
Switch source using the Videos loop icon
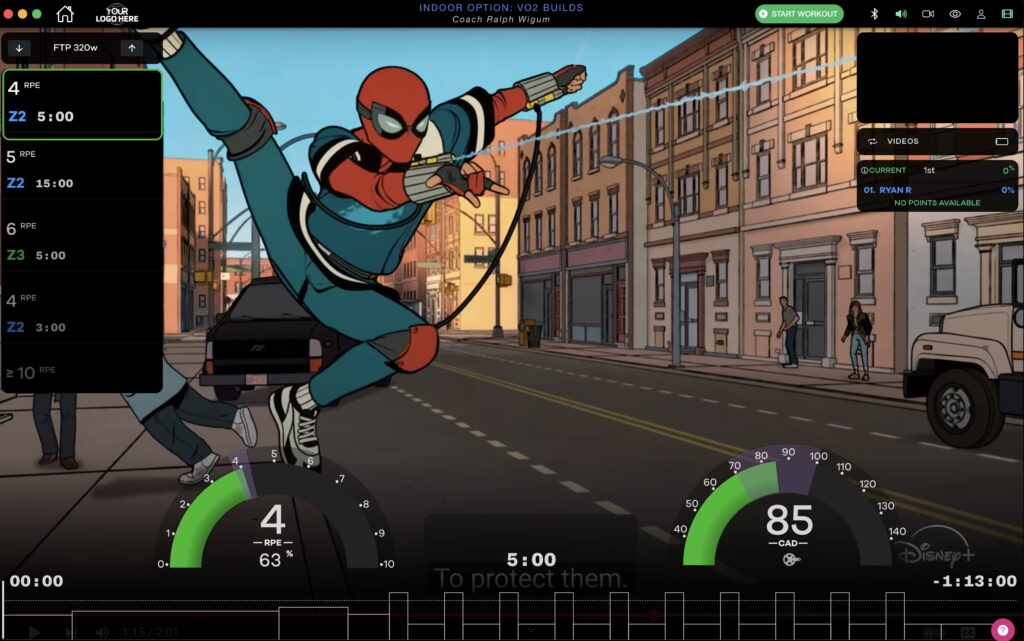872,141
